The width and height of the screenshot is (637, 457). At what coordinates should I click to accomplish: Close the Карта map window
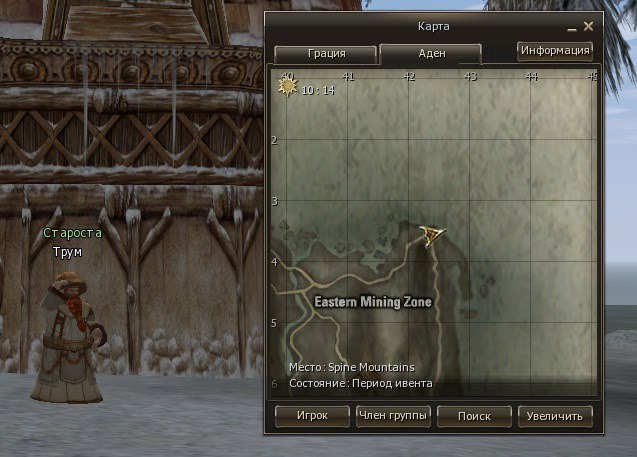(588, 24)
